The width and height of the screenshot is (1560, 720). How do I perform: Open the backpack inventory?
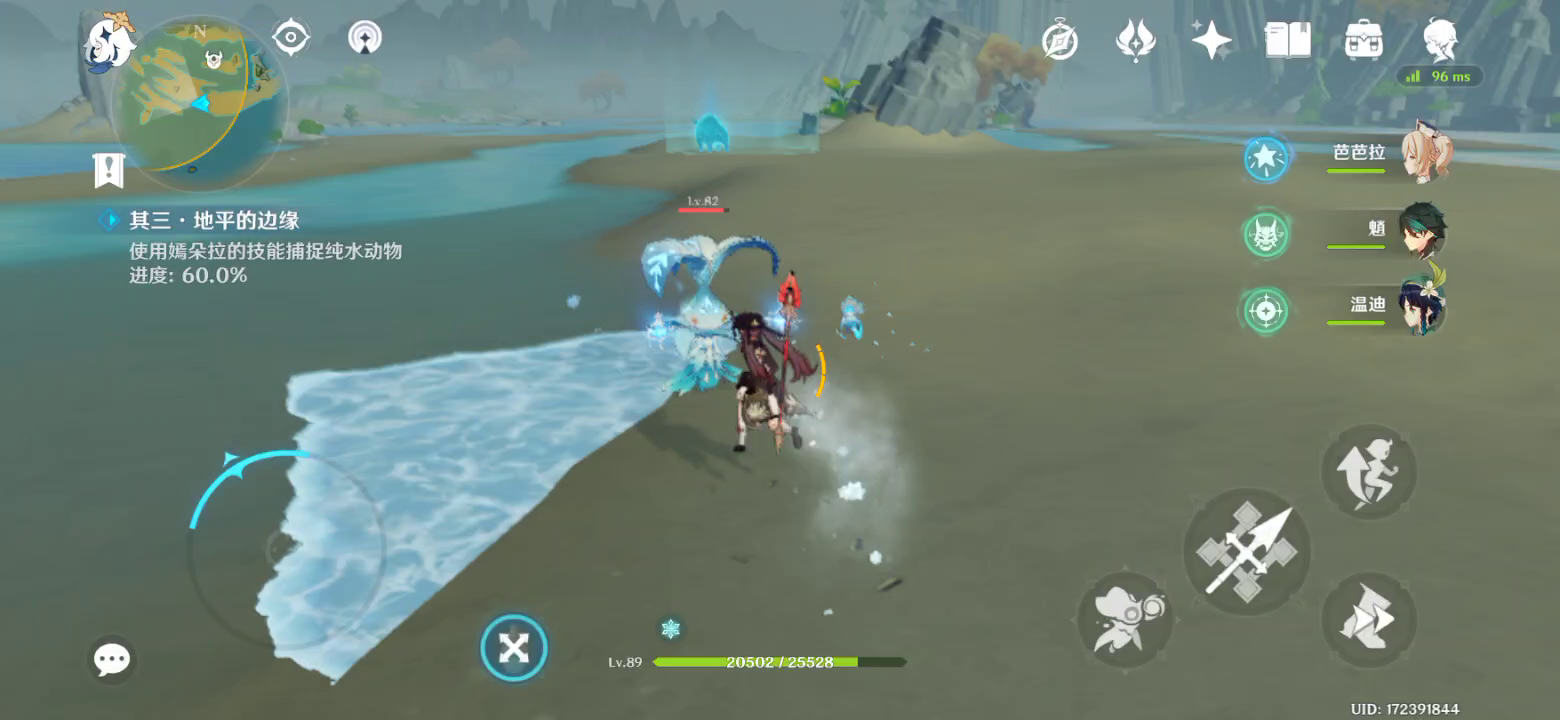click(1363, 41)
